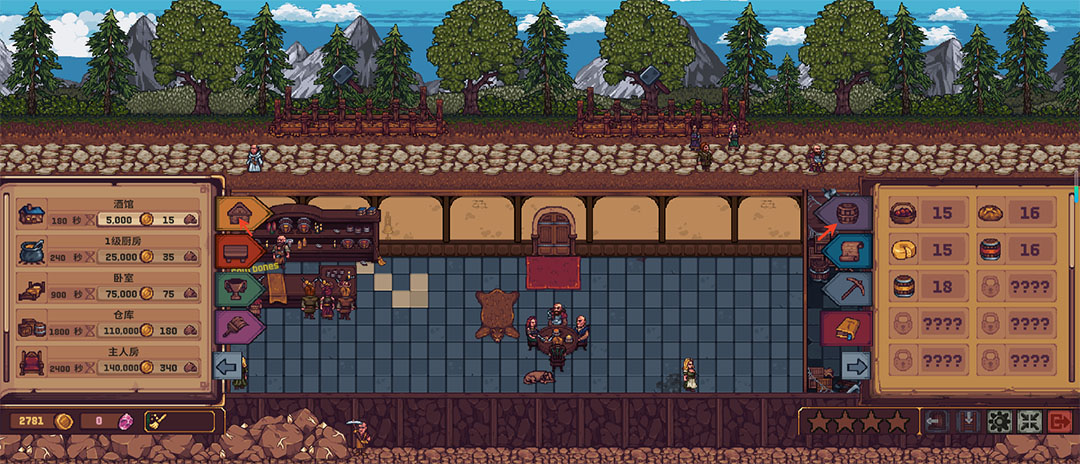The image size is (1080, 464).
Task: Select the cheese wheel stock item
Action: point(904,249)
